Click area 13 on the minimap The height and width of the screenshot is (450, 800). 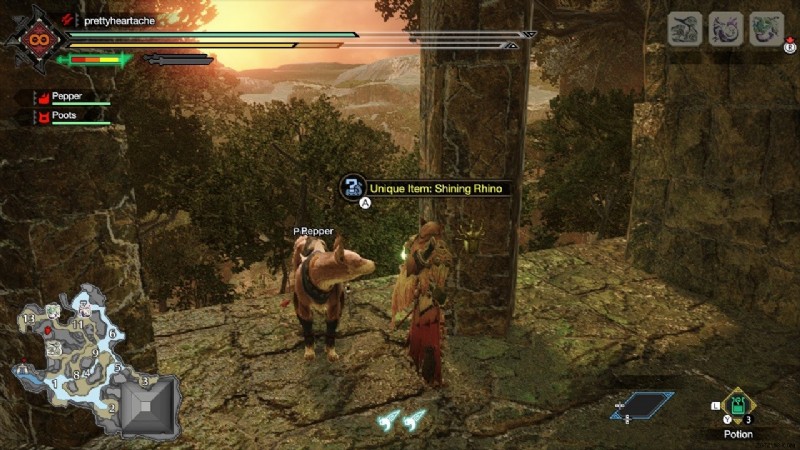(29, 318)
